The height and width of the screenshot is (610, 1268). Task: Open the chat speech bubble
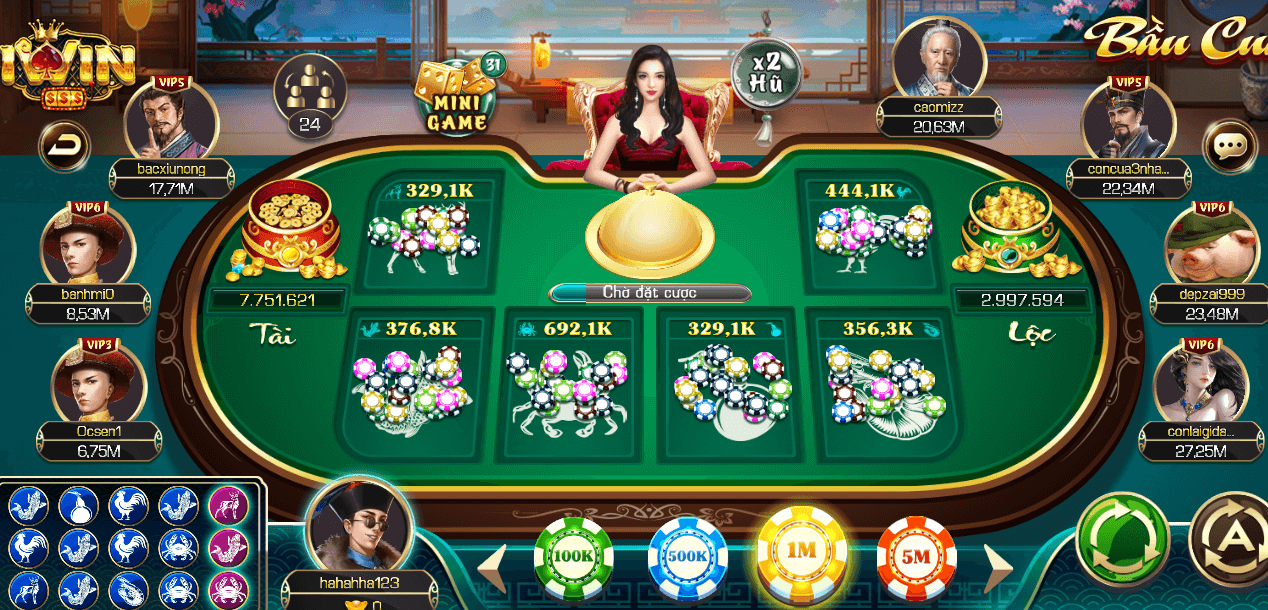(1228, 148)
